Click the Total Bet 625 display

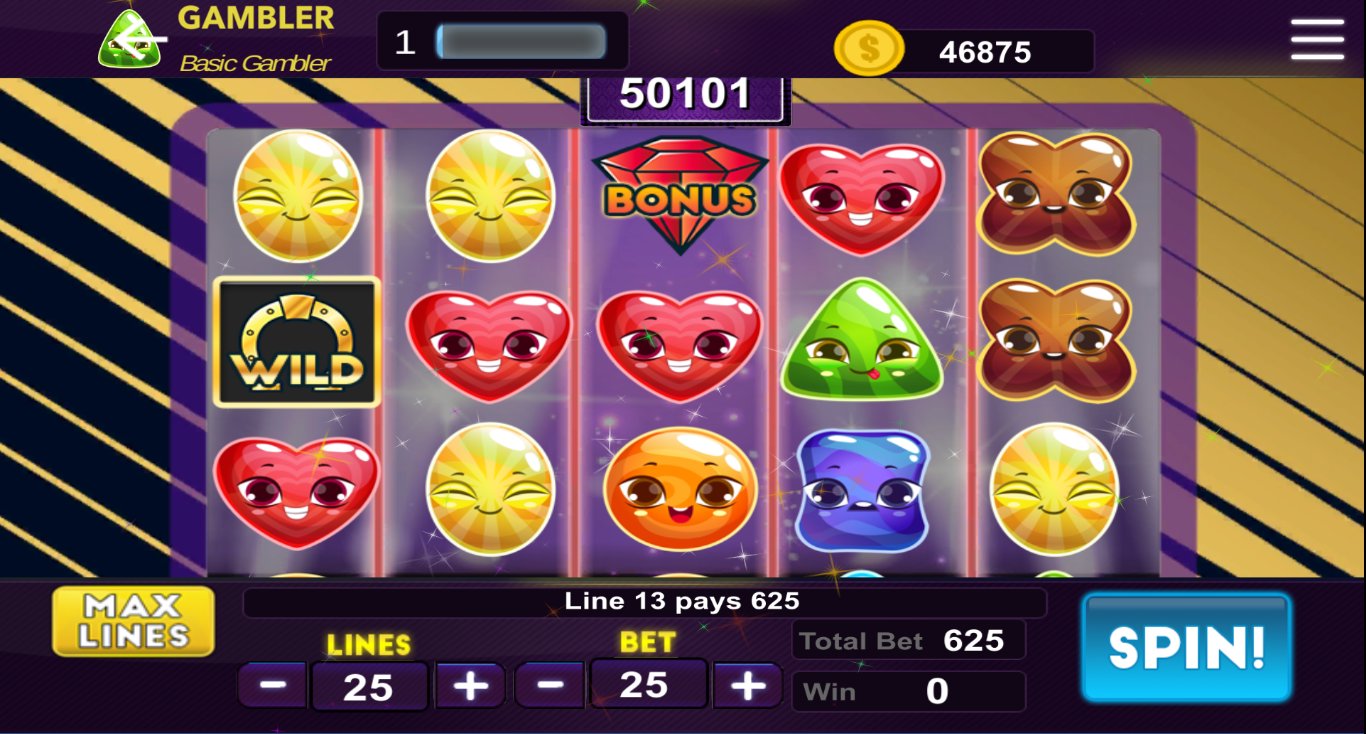(x=908, y=640)
